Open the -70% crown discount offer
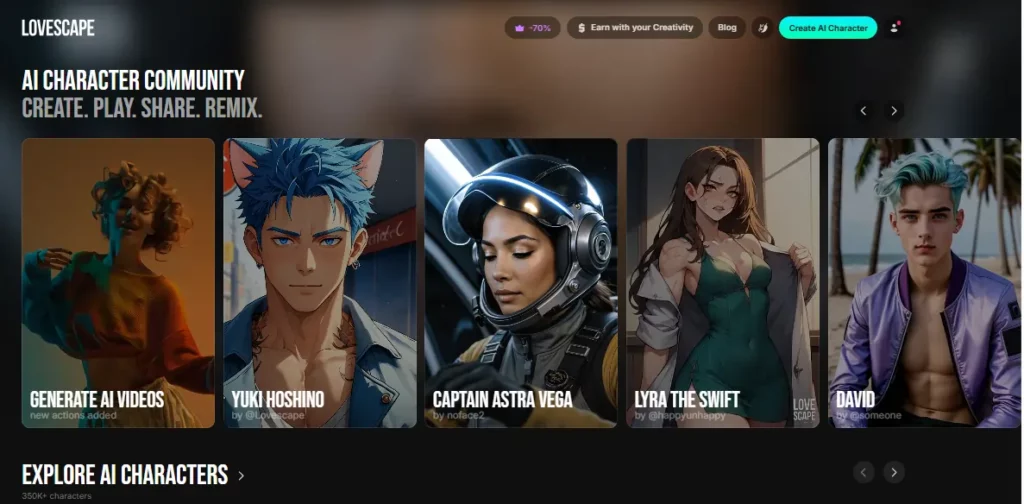Screen dimensions: 1024x504 coord(532,28)
